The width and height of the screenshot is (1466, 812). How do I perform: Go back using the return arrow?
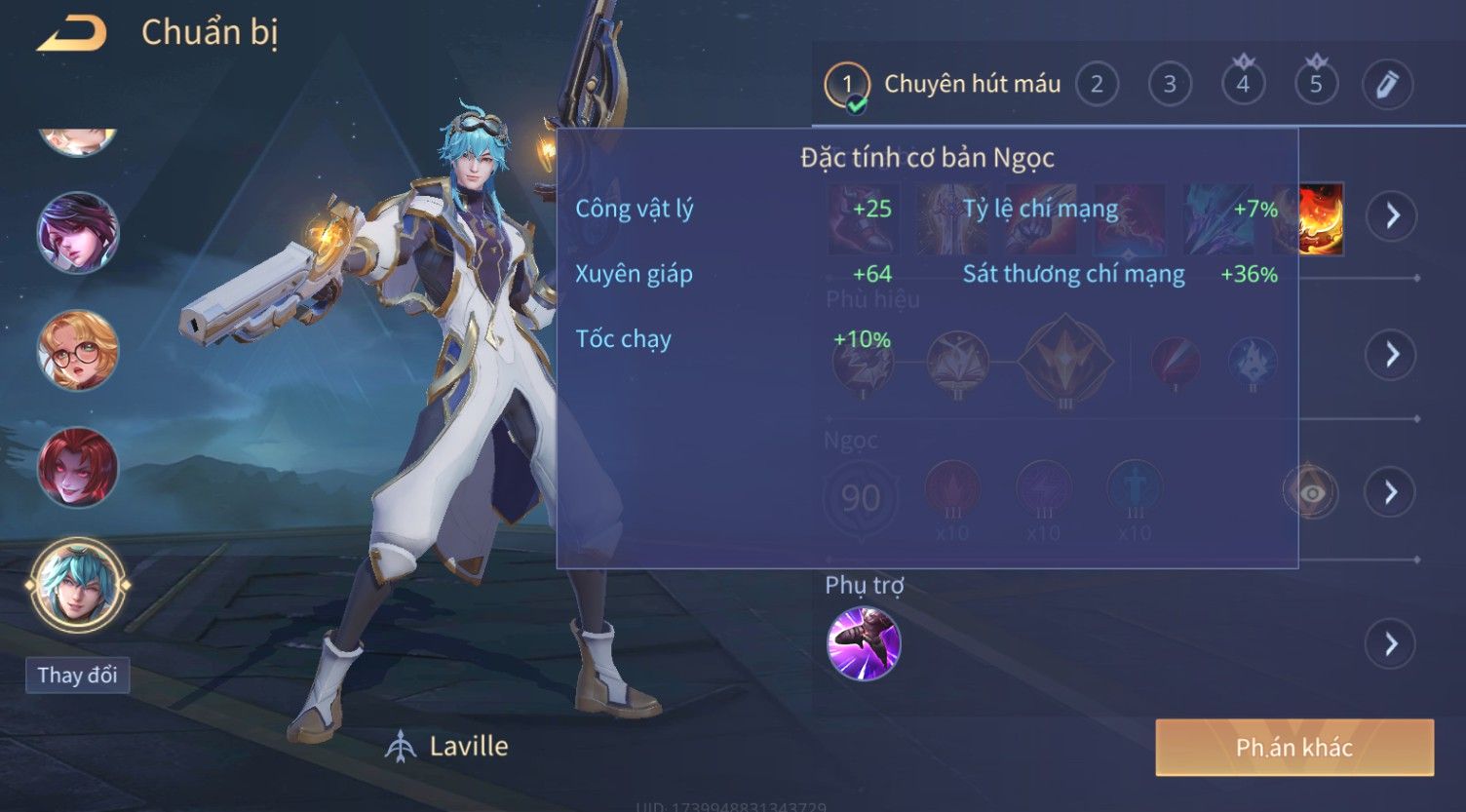click(x=71, y=34)
